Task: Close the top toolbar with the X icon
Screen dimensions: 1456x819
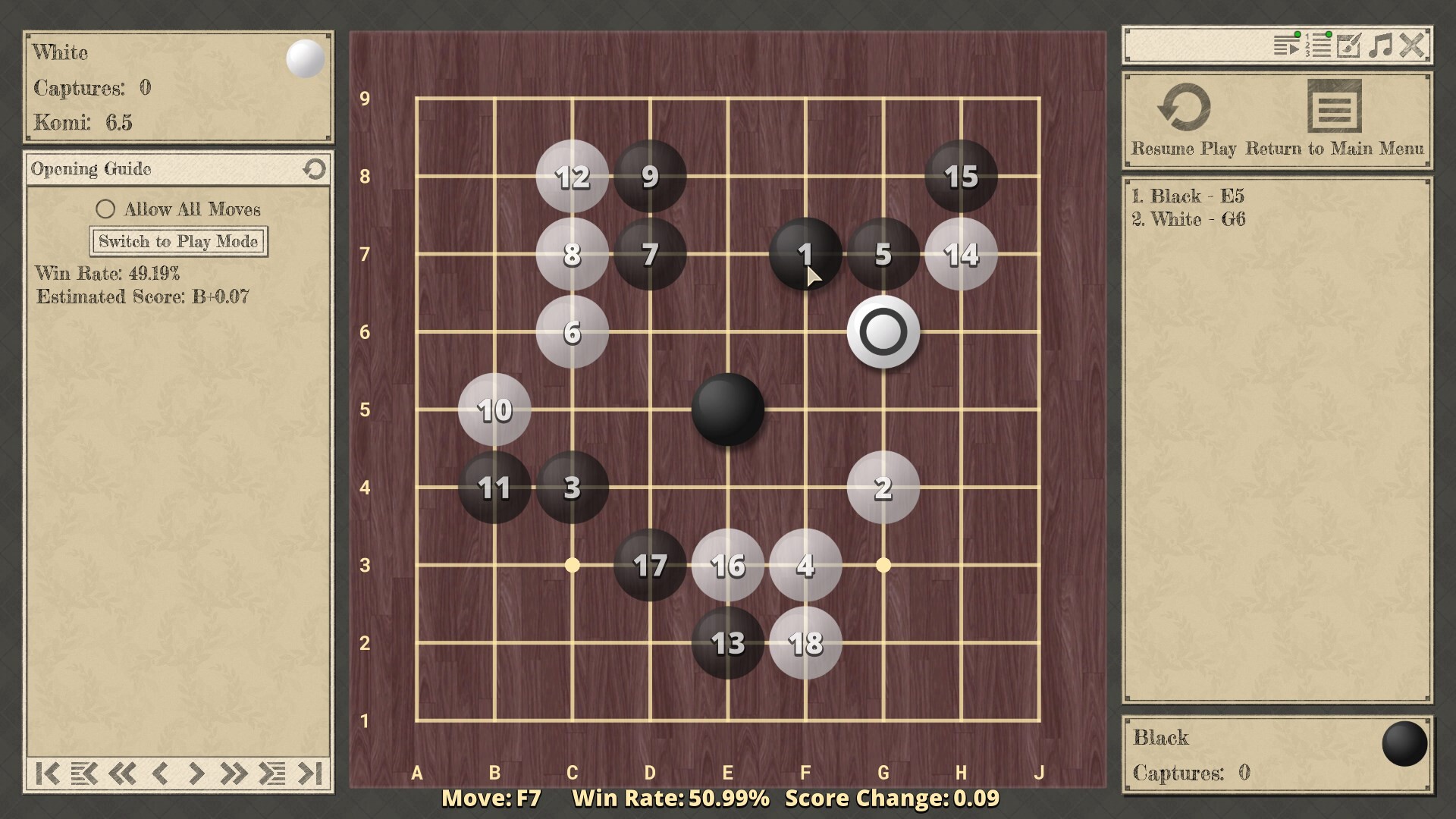Action: [x=1412, y=45]
